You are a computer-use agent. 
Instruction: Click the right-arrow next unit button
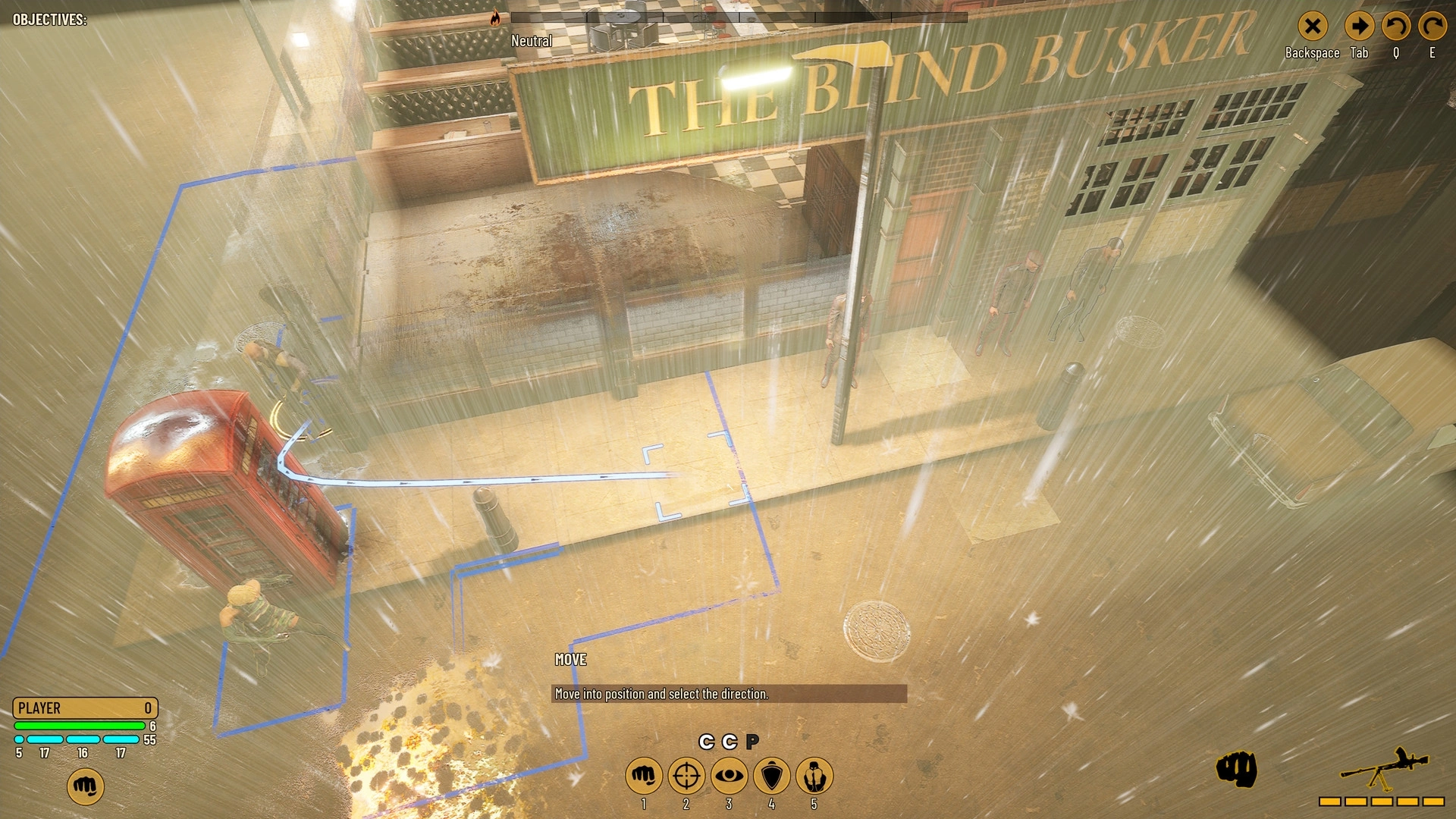1359,27
